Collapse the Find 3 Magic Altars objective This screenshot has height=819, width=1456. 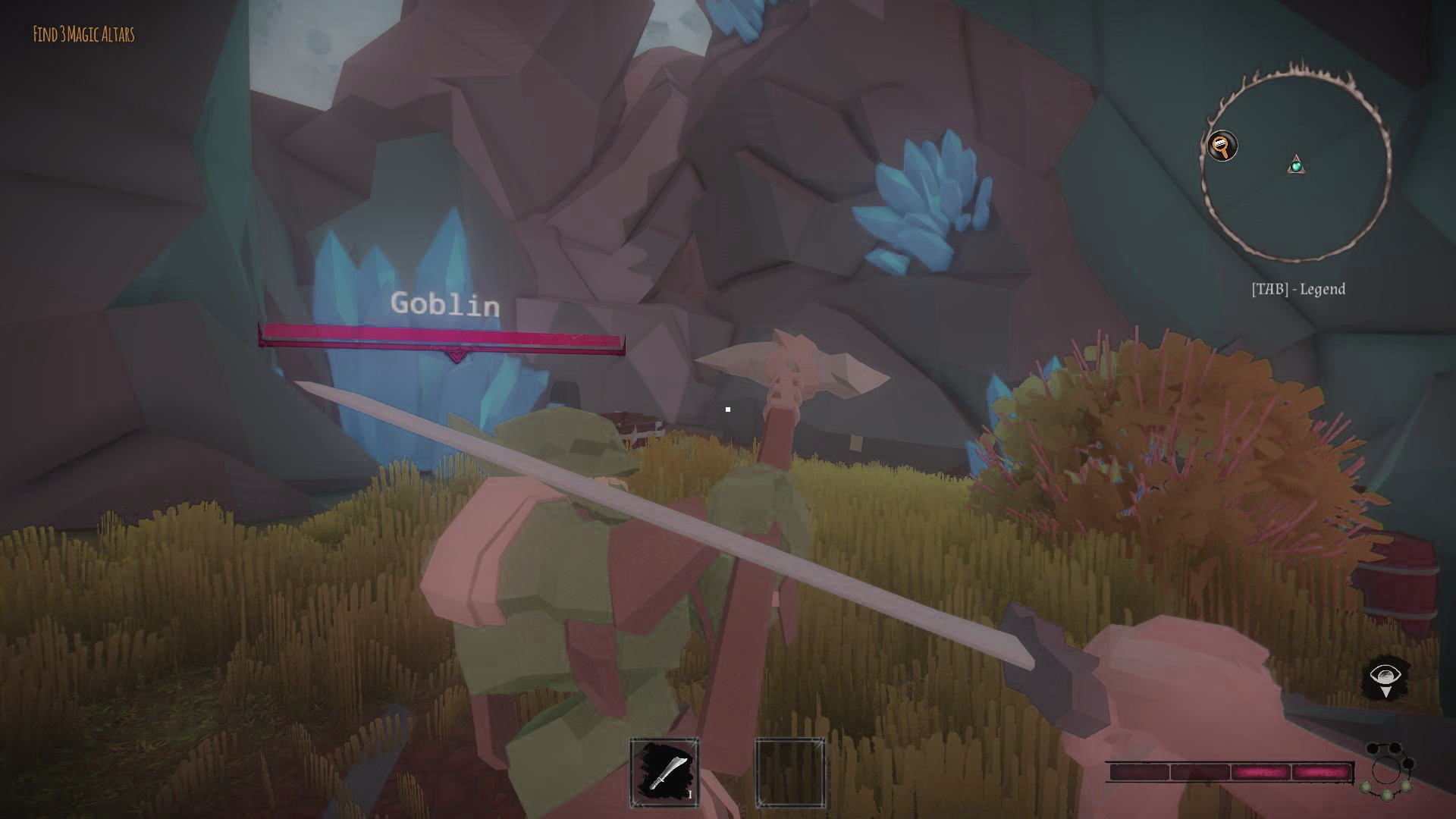[x=85, y=33]
